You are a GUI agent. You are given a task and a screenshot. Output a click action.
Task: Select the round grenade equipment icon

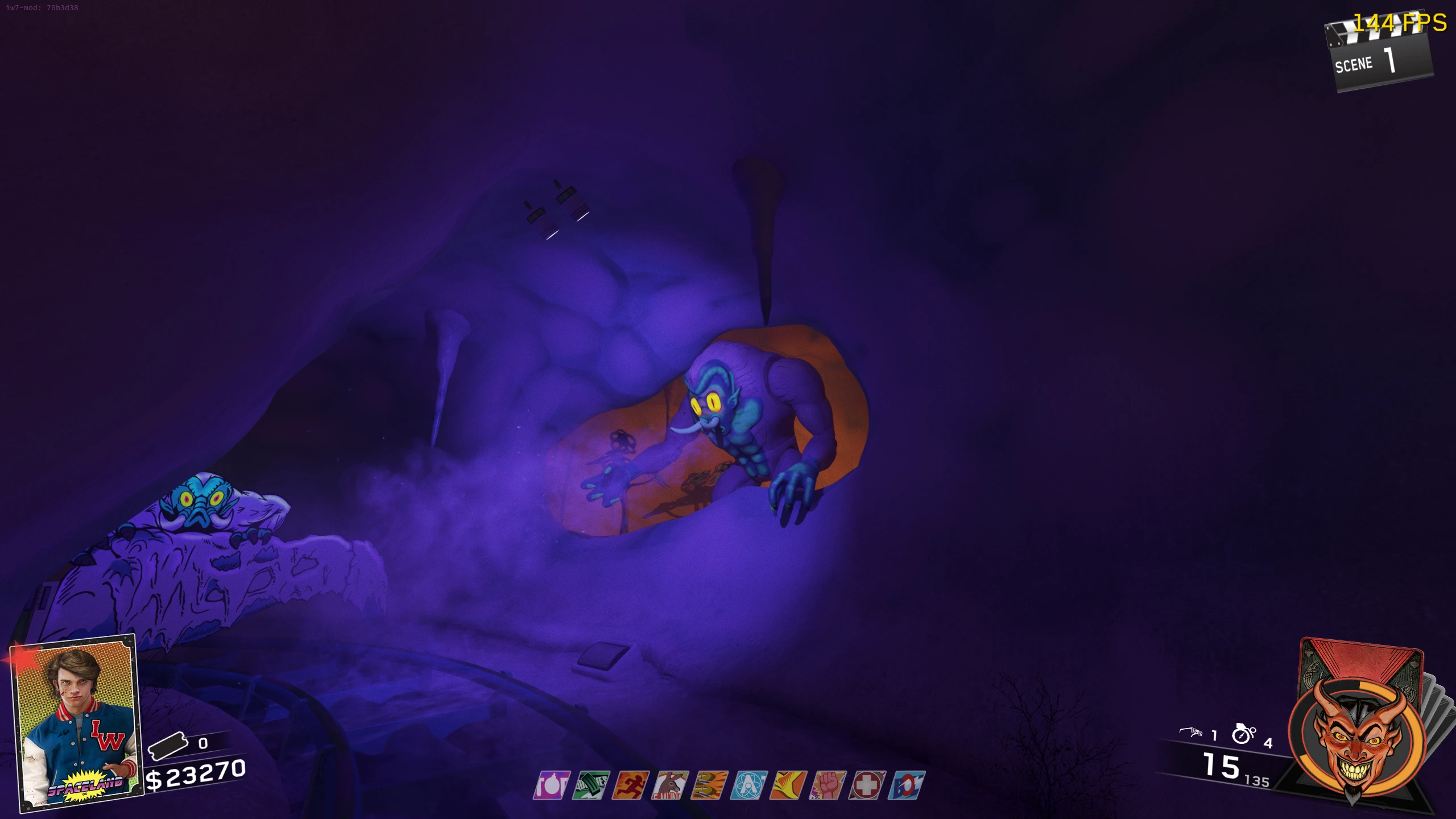tap(1243, 734)
